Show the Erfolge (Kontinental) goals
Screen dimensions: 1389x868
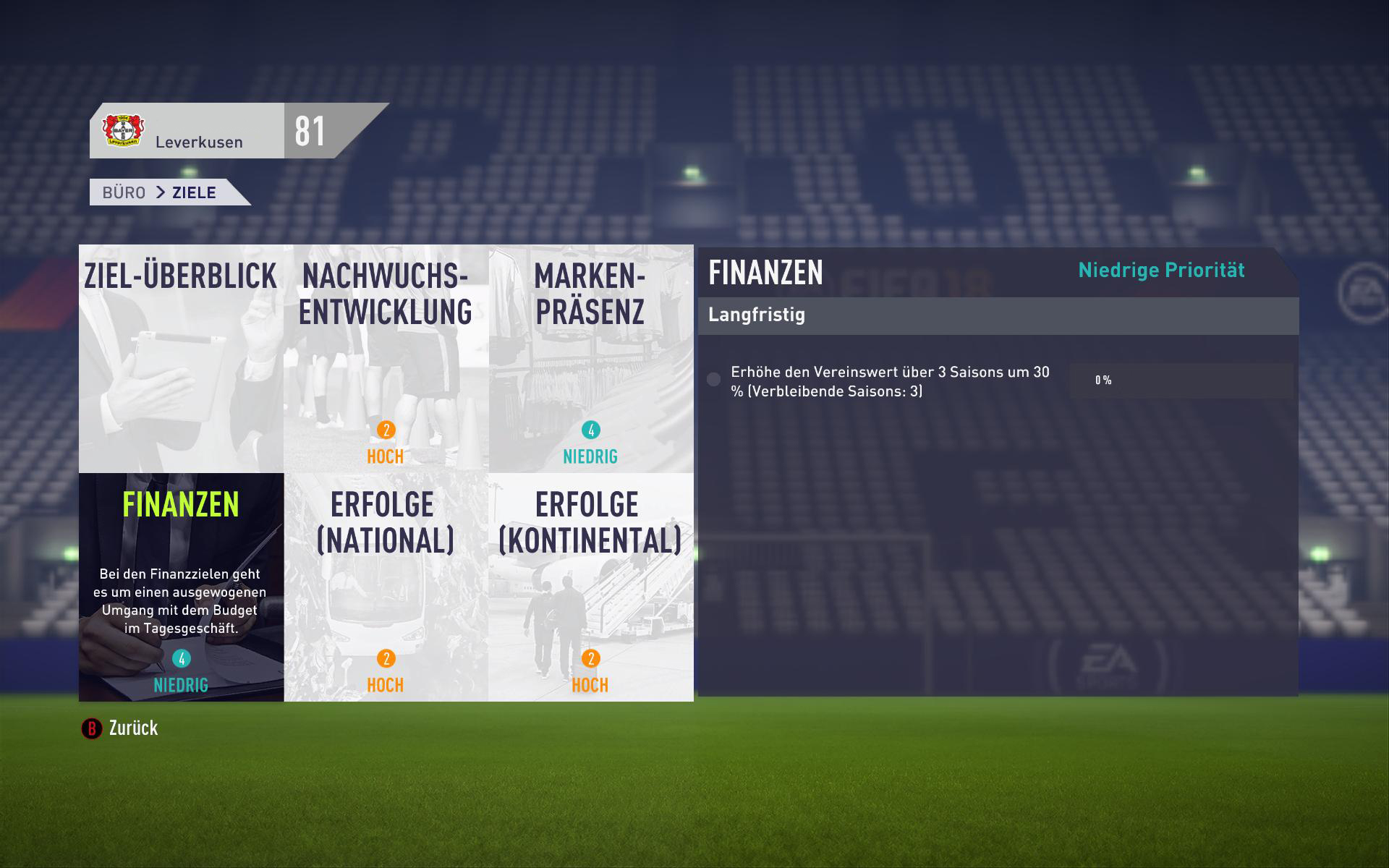coord(590,587)
